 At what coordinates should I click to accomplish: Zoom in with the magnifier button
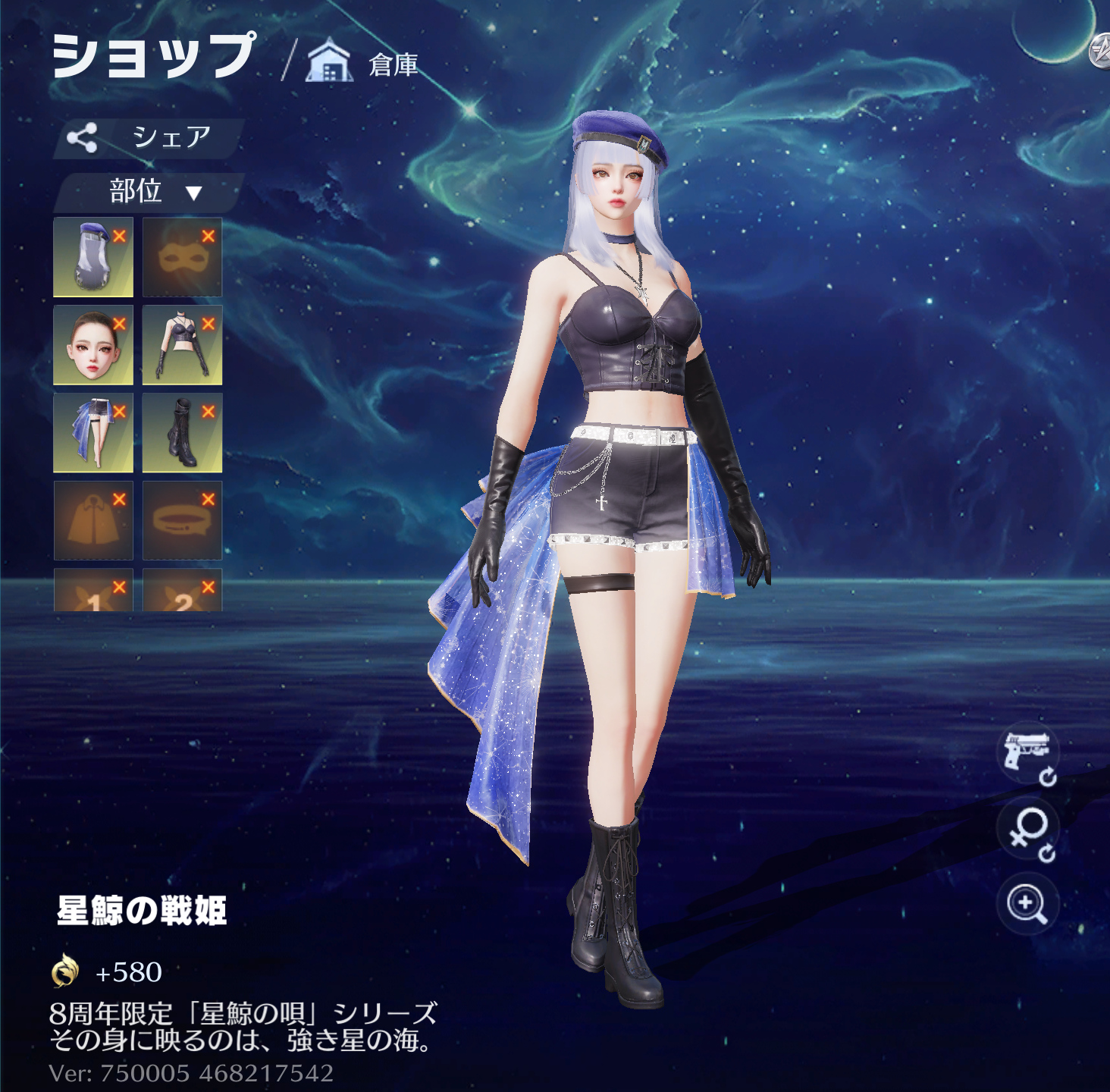1027,904
